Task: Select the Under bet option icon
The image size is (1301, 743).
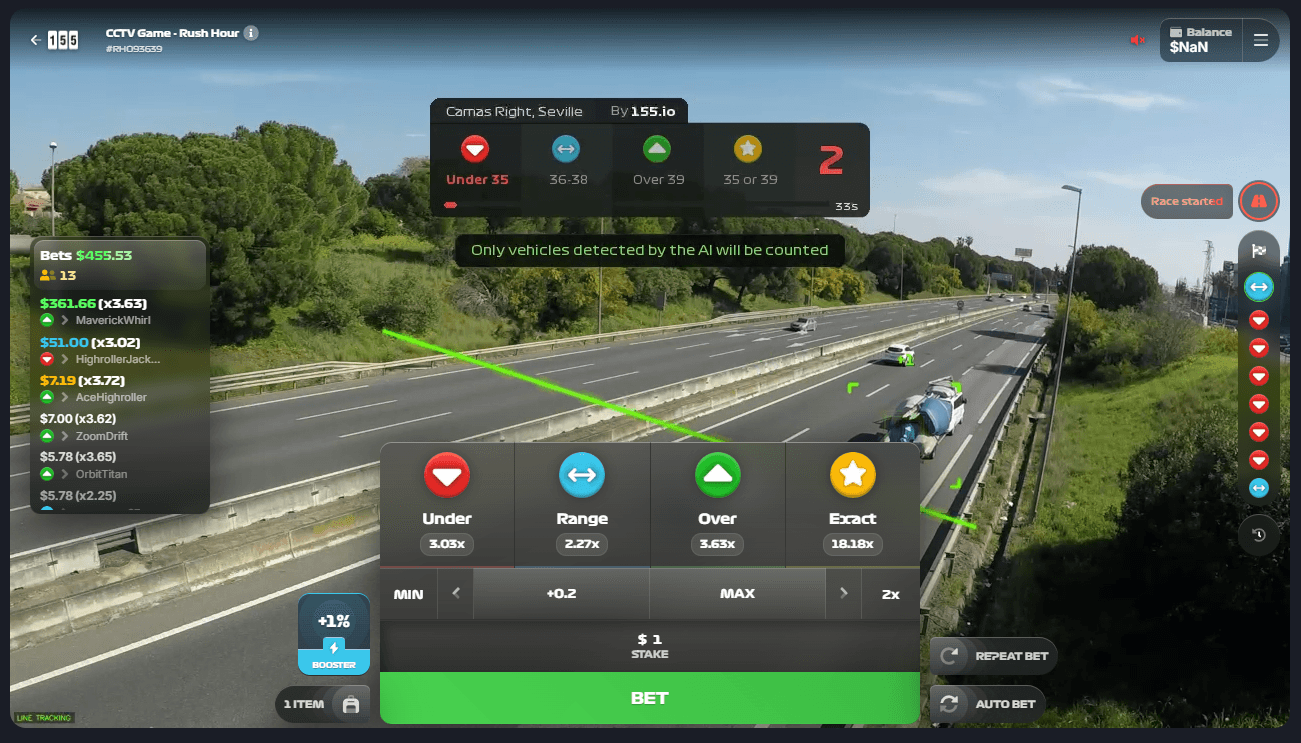Action: click(447, 476)
